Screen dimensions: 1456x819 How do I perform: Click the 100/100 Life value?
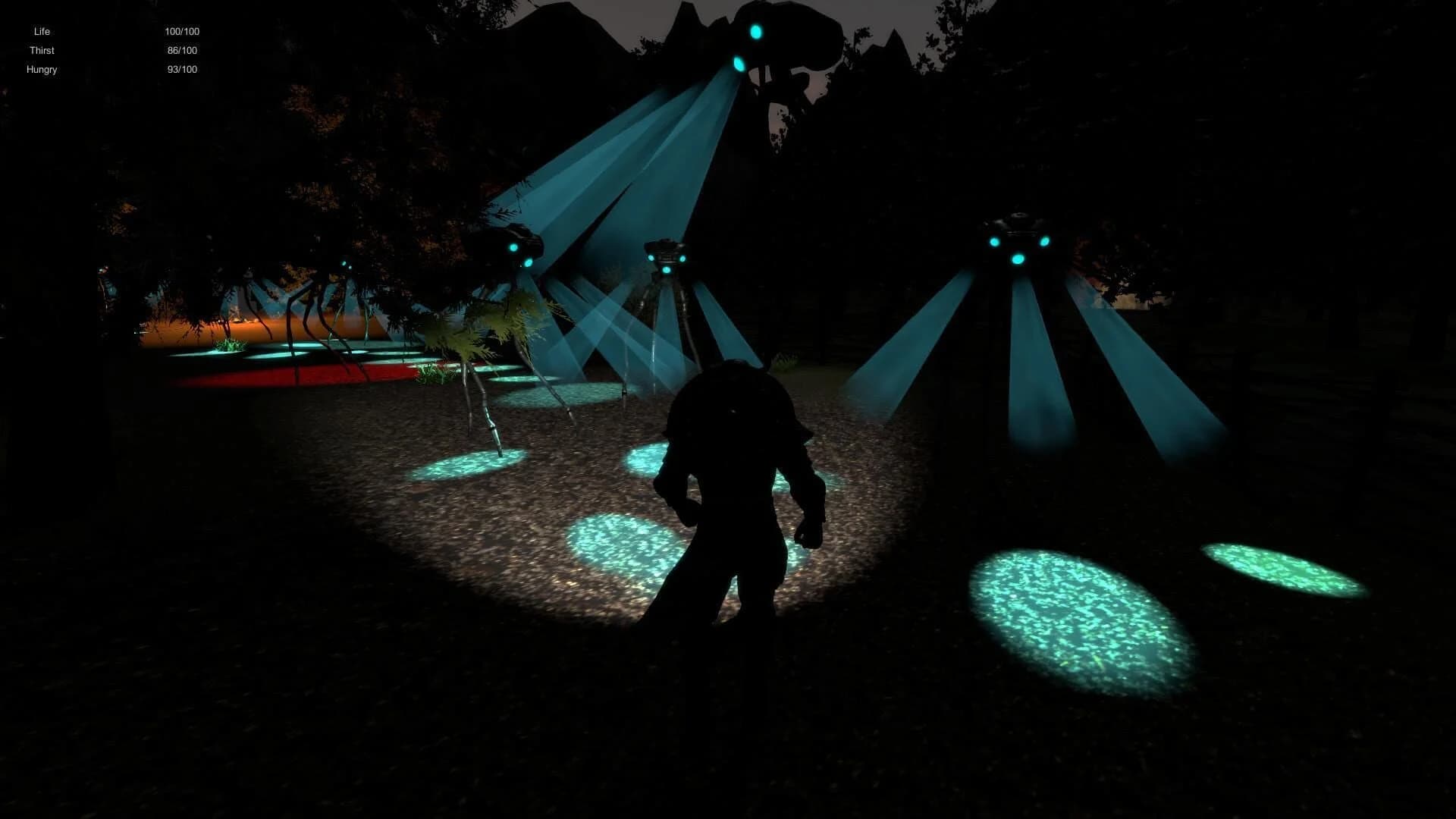click(x=182, y=31)
